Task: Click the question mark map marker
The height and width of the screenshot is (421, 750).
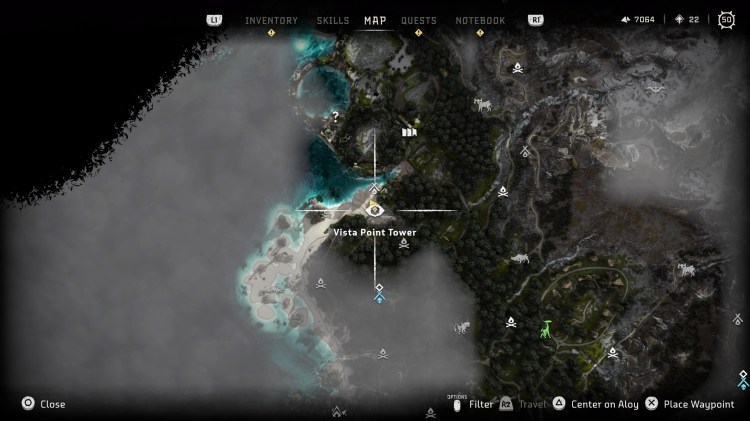Action: [336, 116]
